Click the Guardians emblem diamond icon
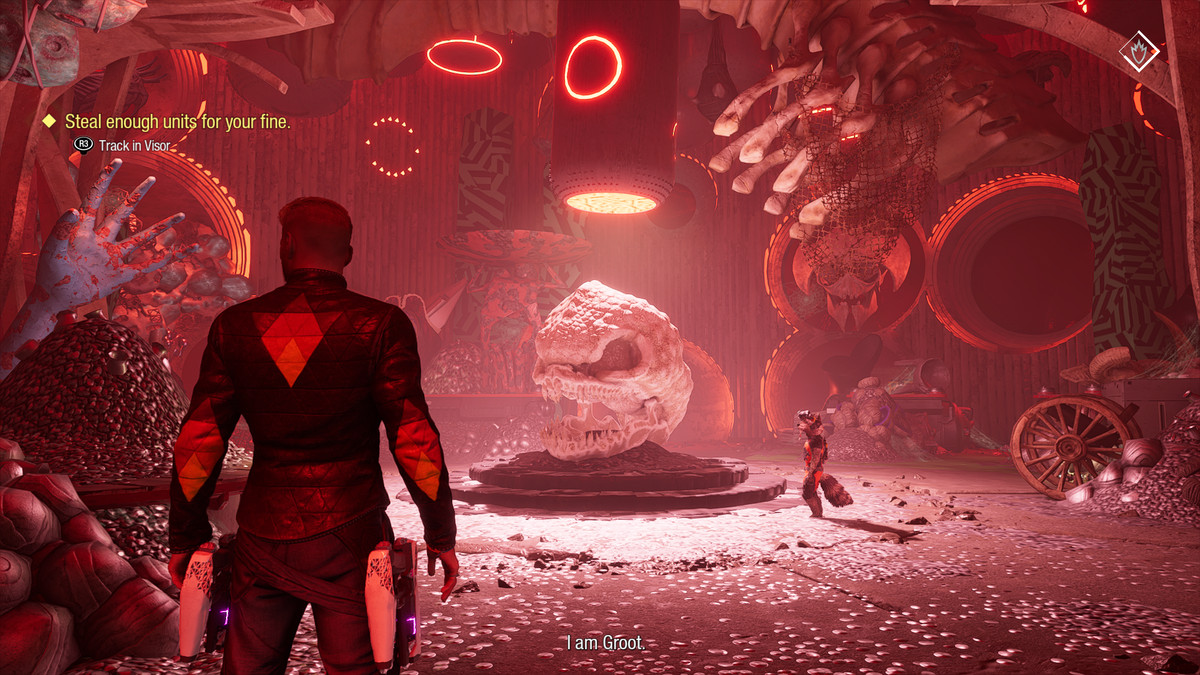 1138,49
